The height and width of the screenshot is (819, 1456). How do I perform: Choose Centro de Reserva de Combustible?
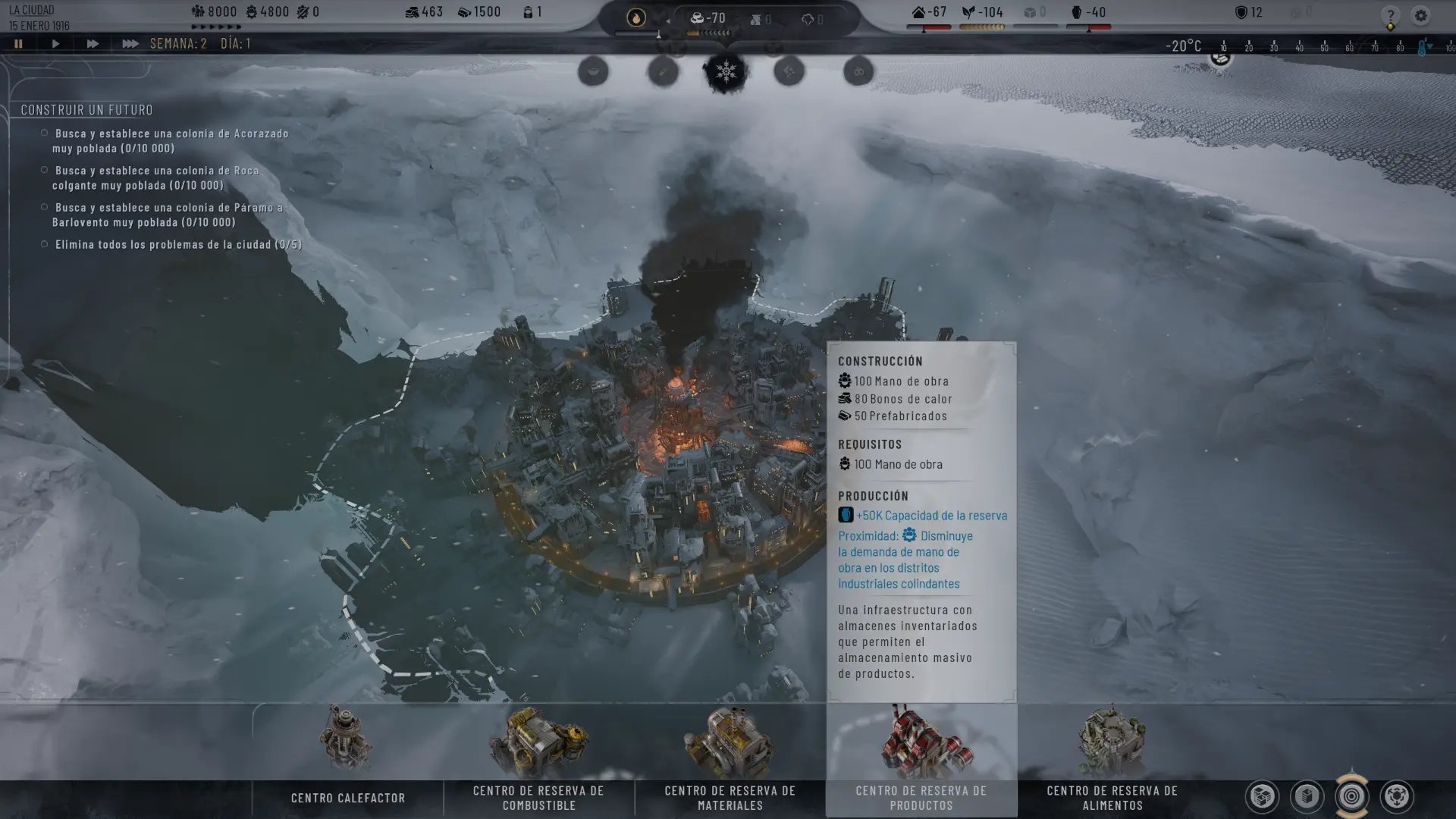coord(538,758)
